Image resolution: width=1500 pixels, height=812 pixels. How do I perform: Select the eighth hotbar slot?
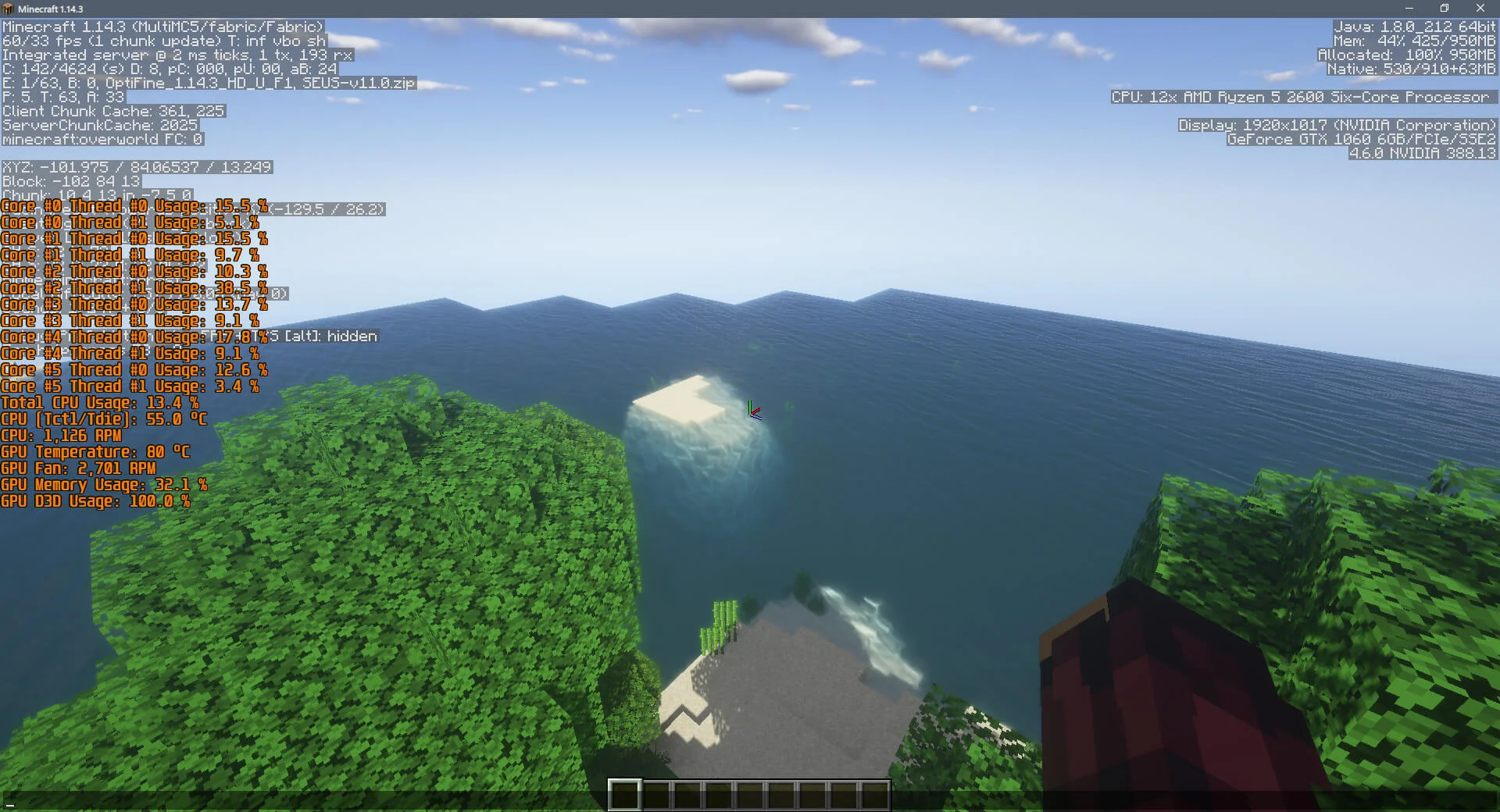pyautogui.click(x=844, y=793)
